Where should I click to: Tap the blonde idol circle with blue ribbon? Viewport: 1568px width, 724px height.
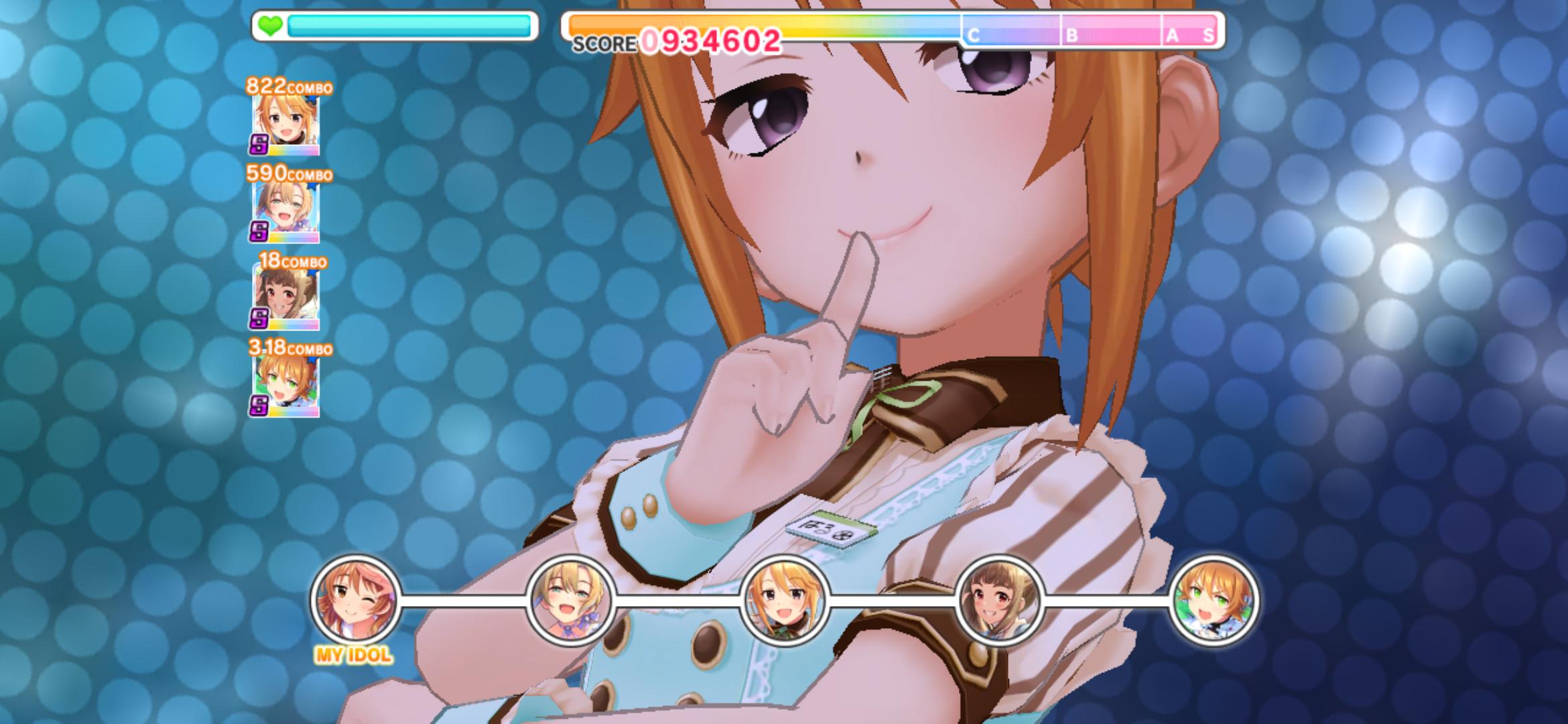(570, 600)
